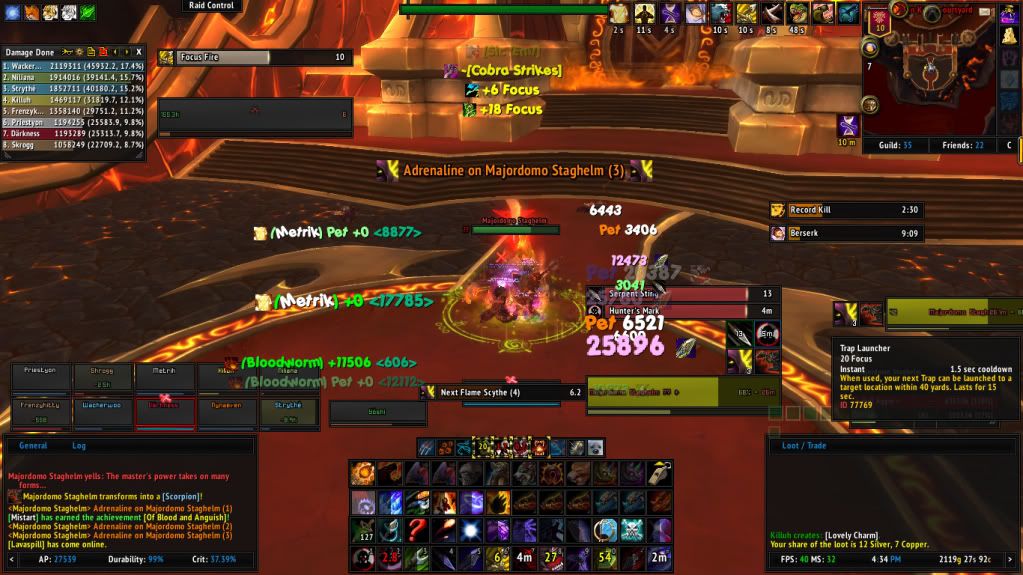Viewport: 1023px width, 575px height.
Task: Open the Raid Control panel
Action: coord(211,6)
